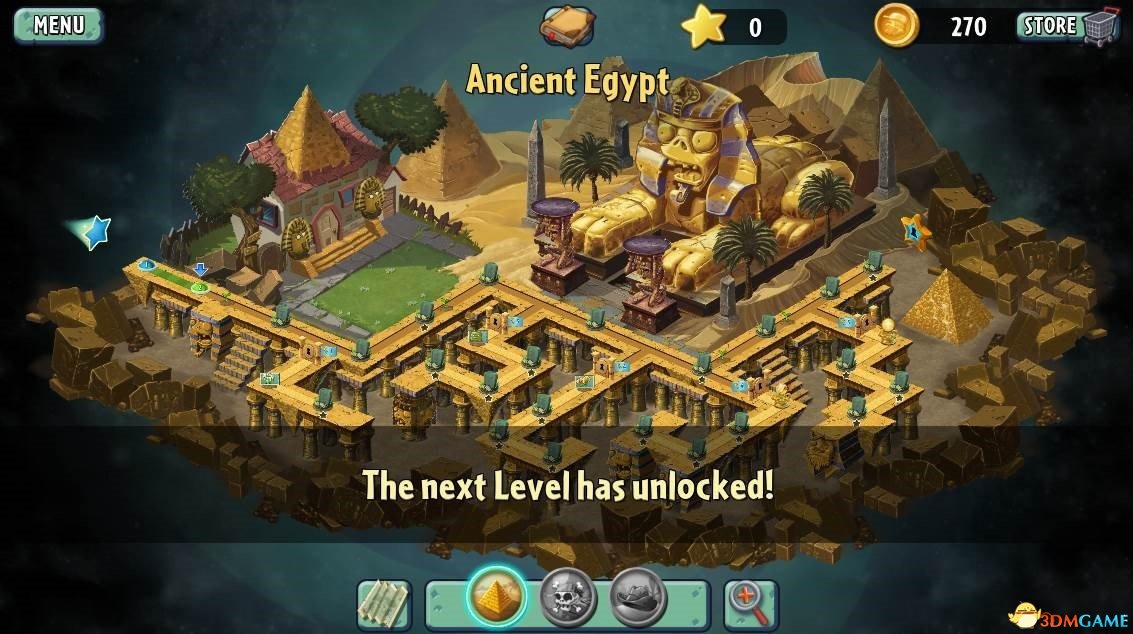Open the STORE with shopping cart

point(1067,27)
